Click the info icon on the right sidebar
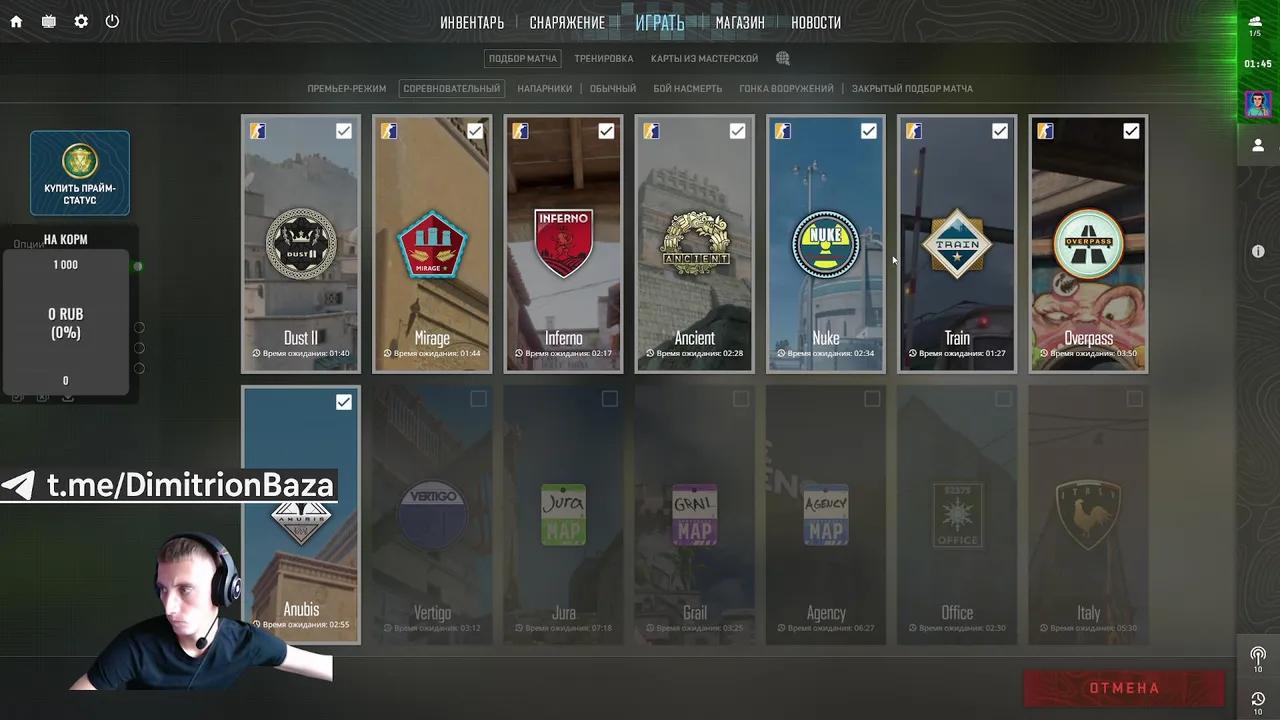Image resolution: width=1280 pixels, height=720 pixels. pyautogui.click(x=1258, y=251)
